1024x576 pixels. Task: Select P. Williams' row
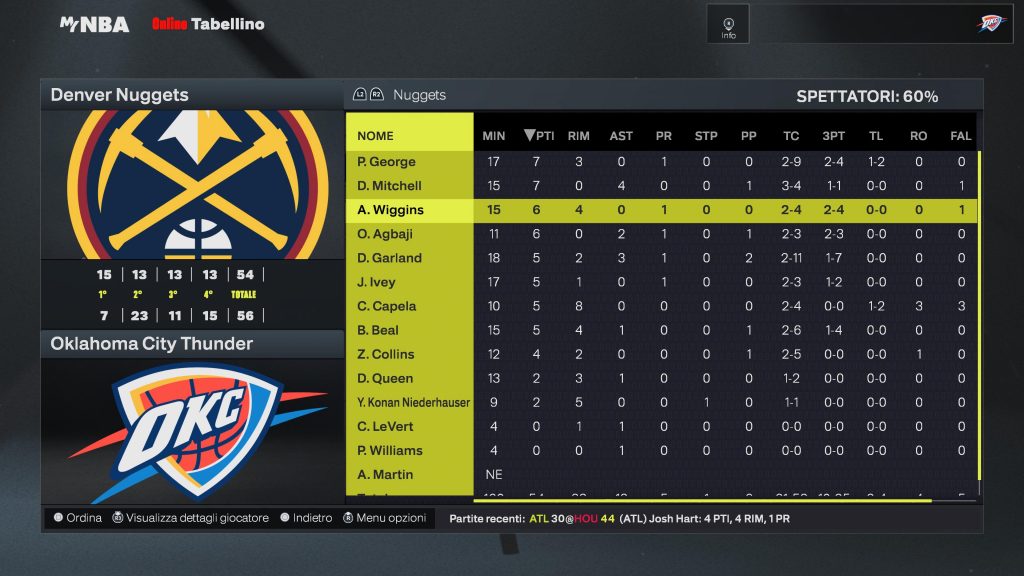[389, 450]
